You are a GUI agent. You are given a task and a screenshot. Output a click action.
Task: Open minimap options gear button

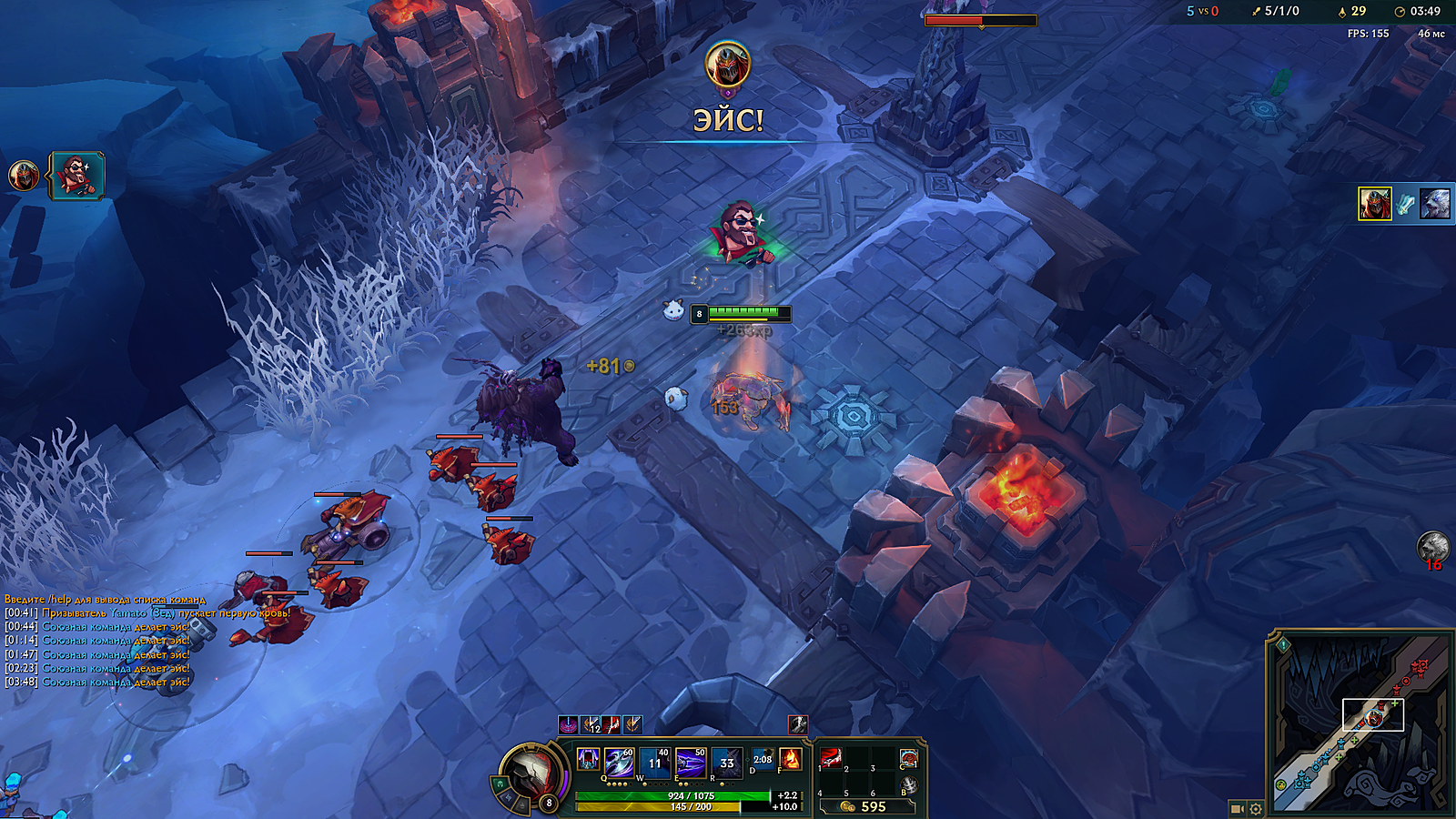coord(1256,808)
